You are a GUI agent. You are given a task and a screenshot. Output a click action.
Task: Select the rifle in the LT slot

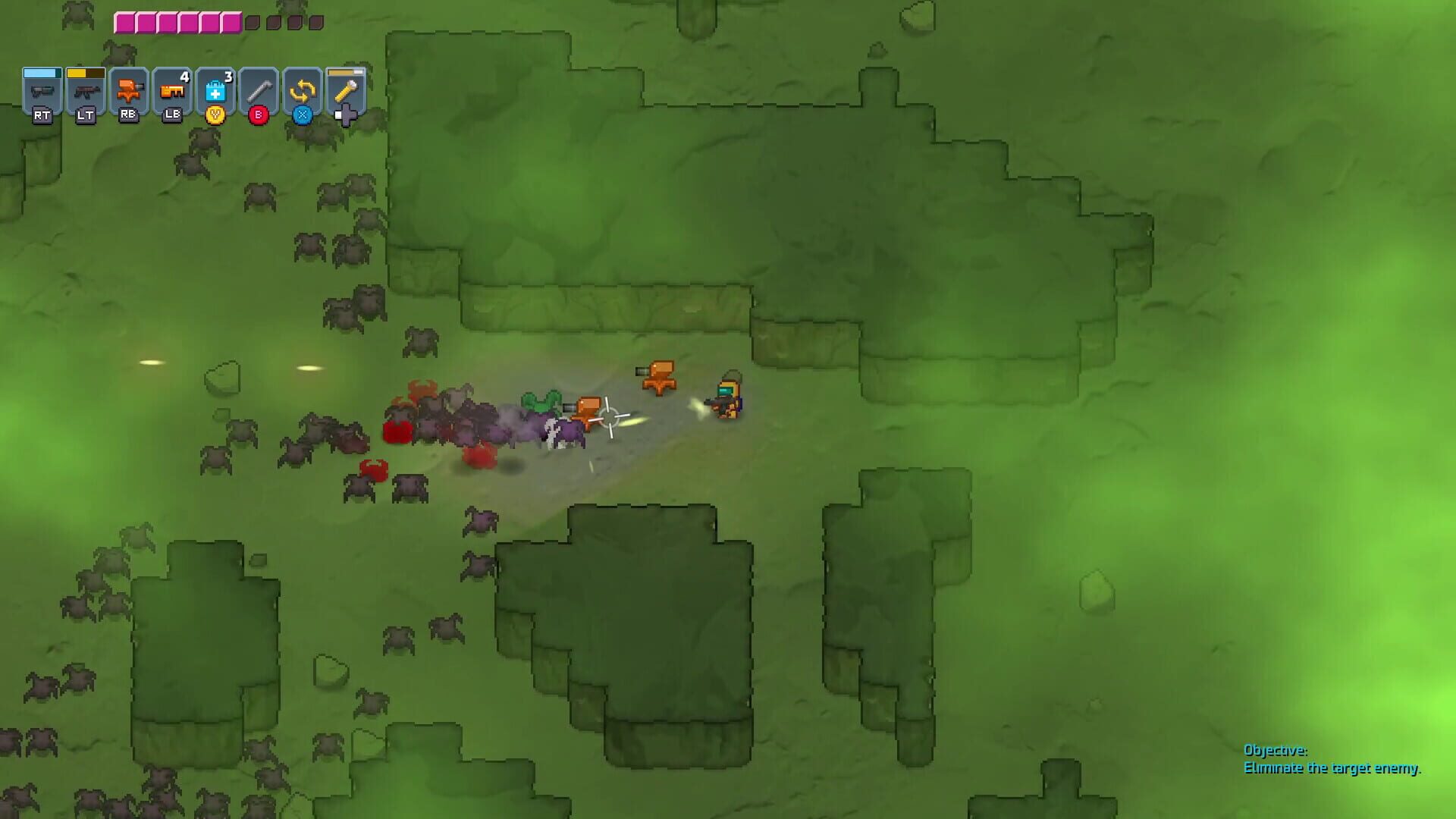(x=85, y=89)
